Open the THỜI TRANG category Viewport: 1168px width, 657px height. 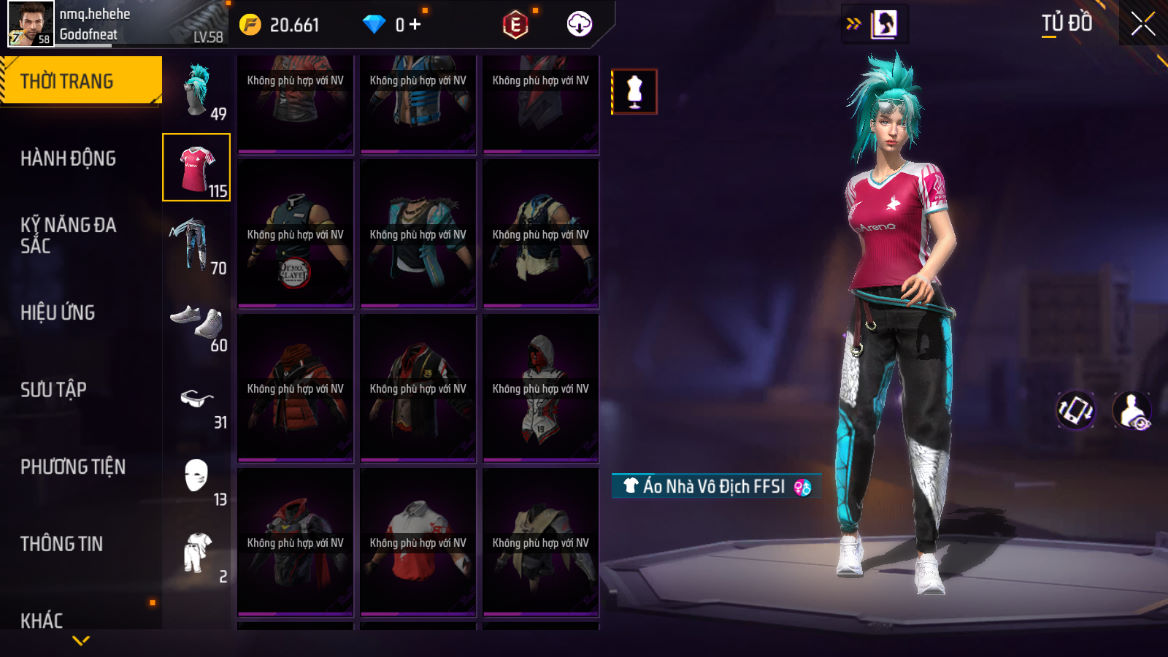pyautogui.click(x=80, y=81)
